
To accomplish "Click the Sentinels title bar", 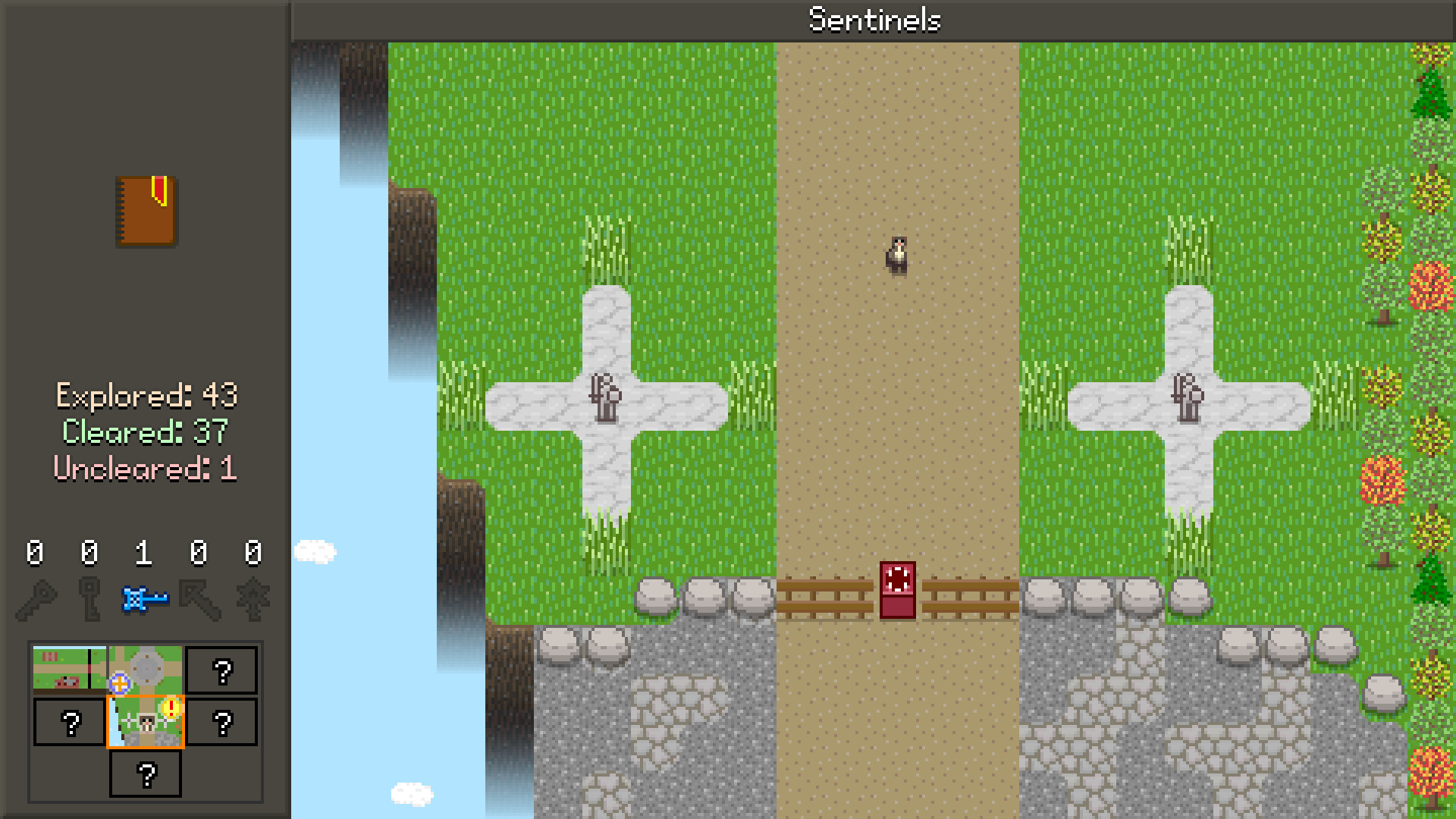I will coord(874,20).
